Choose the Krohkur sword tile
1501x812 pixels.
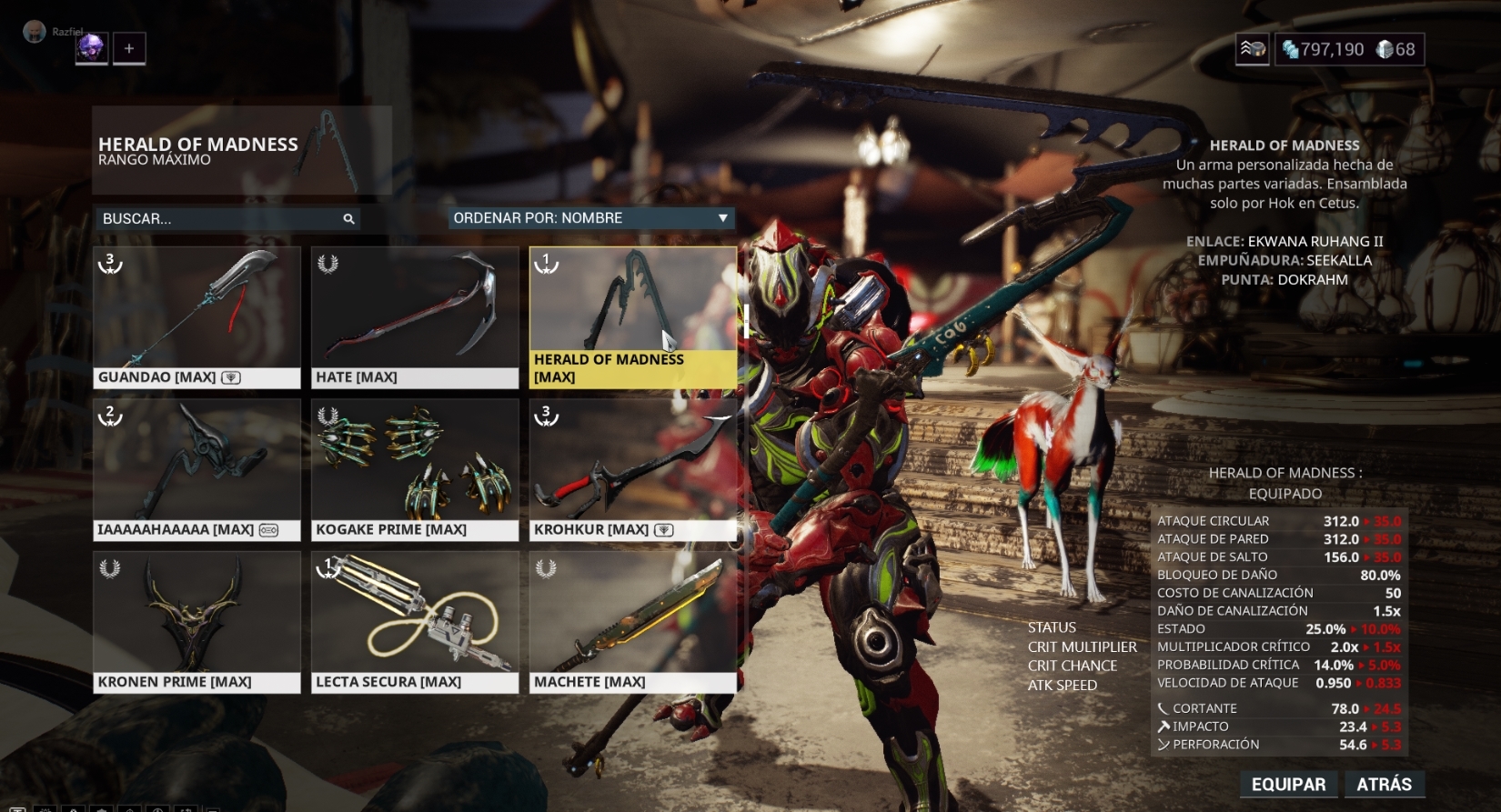tap(632, 469)
